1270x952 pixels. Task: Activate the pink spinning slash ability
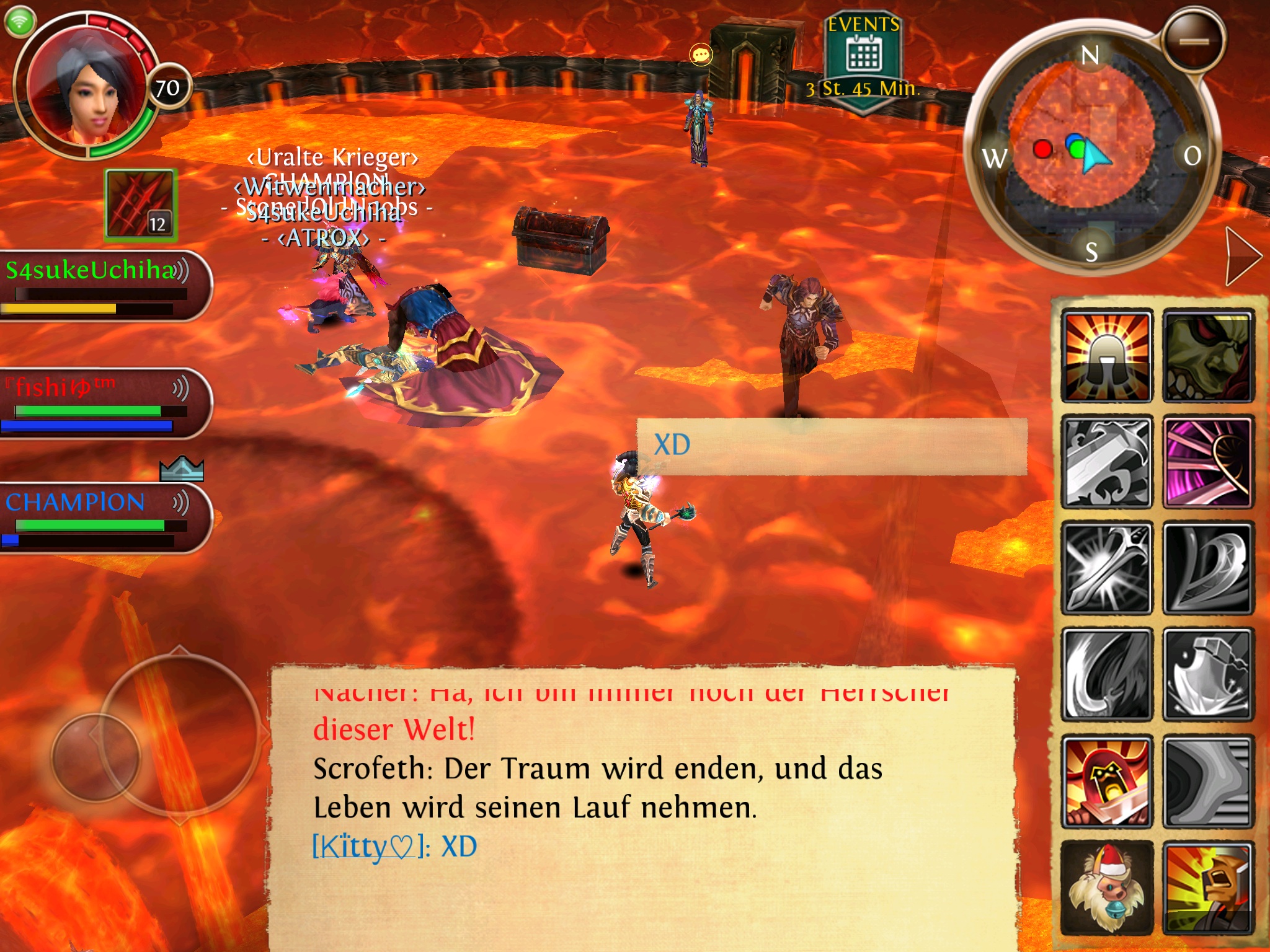1207,462
